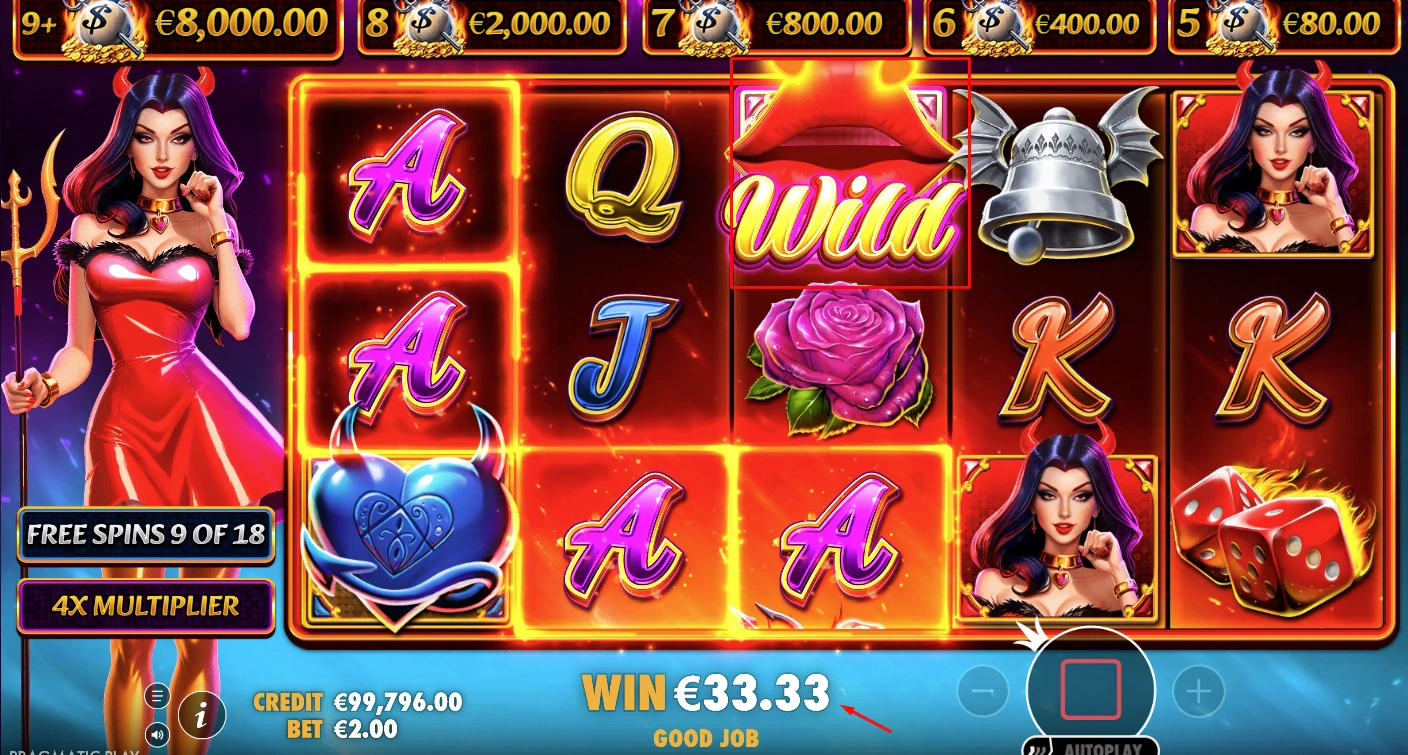This screenshot has height=755, width=1408.
Task: Open the Autoplay options
Action: (1090, 746)
